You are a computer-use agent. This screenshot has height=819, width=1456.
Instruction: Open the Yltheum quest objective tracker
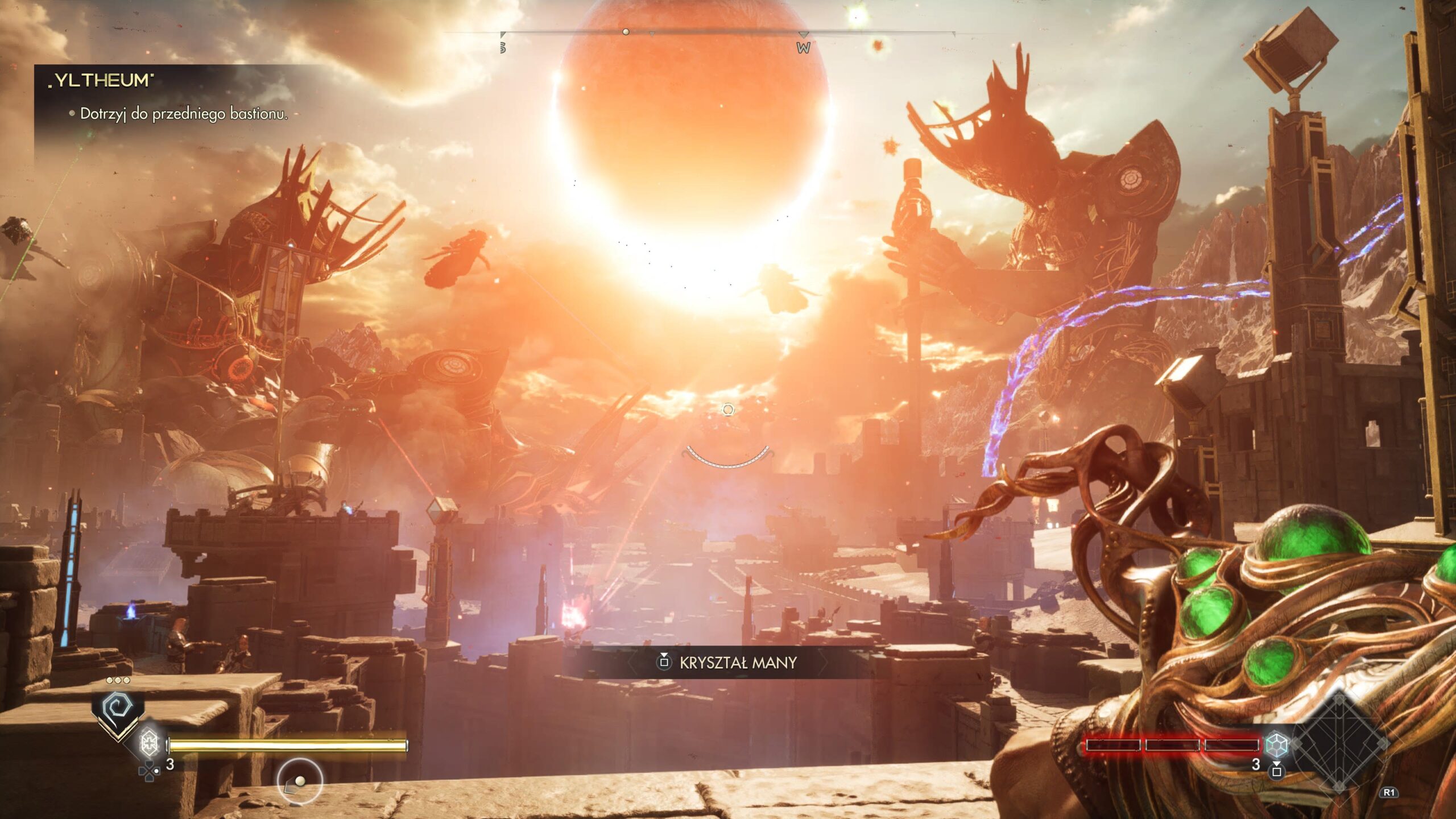point(171,97)
